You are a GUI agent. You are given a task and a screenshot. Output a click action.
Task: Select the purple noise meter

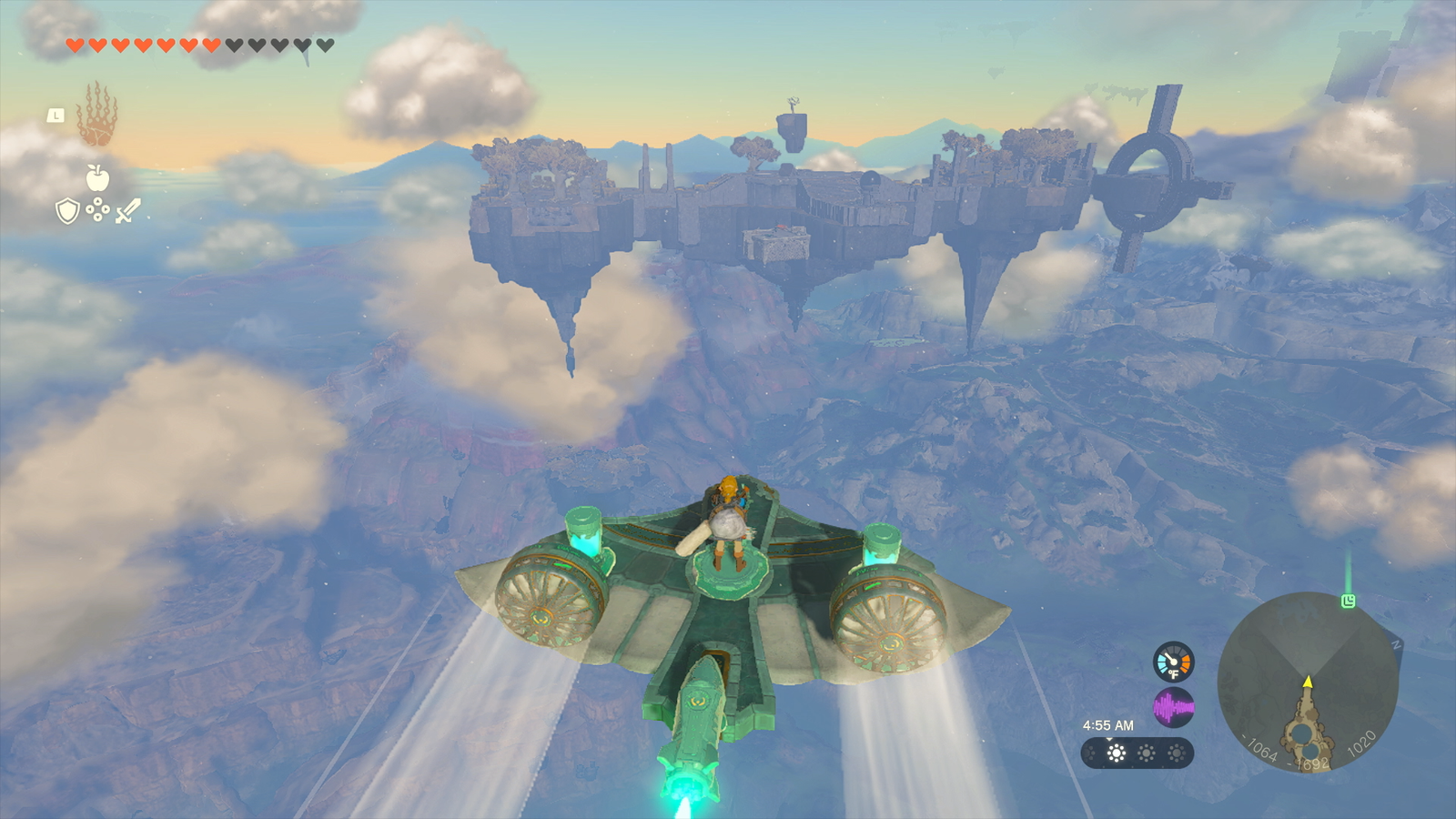(1174, 707)
